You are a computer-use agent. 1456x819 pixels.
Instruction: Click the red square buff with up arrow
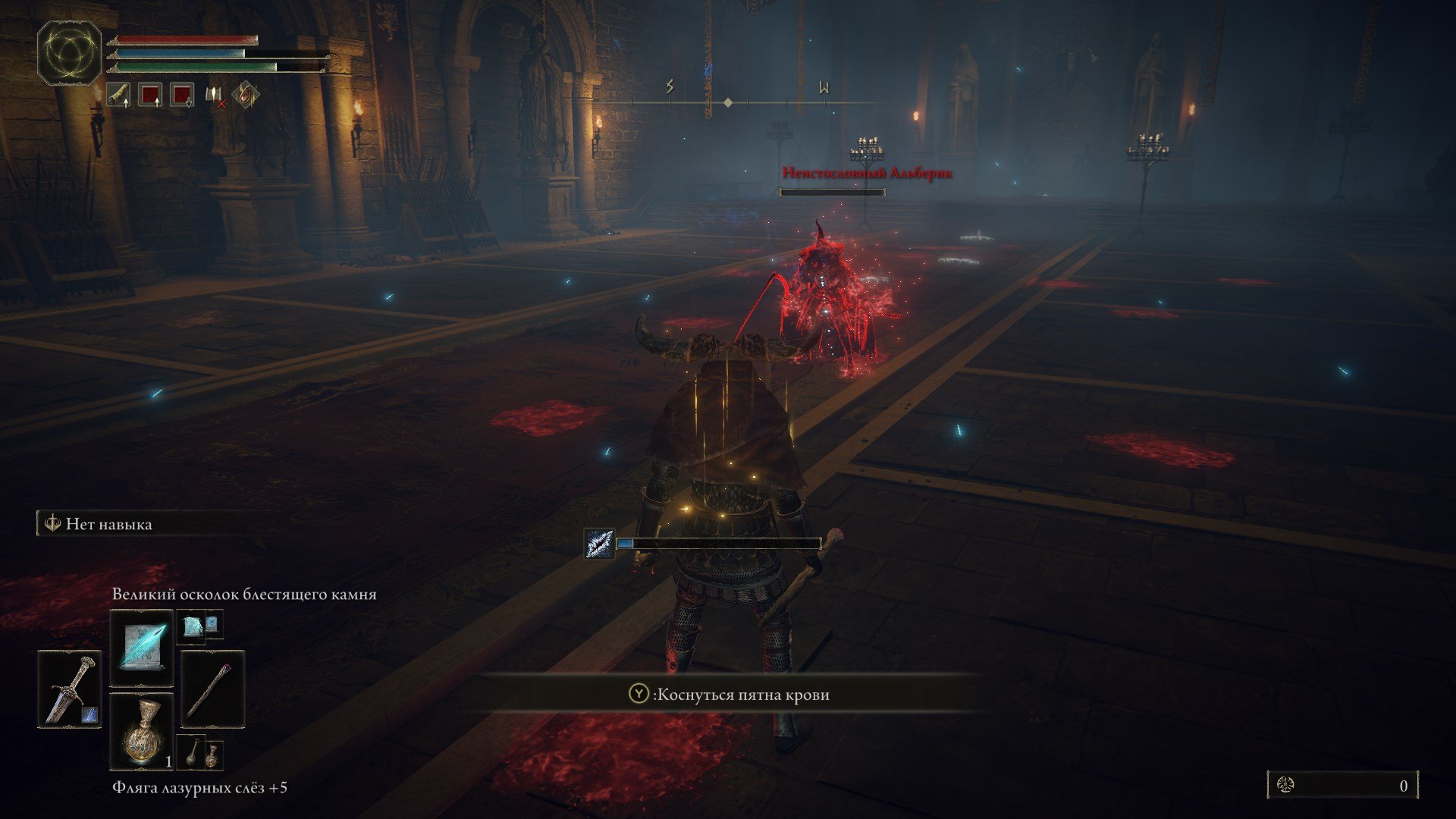coord(150,95)
